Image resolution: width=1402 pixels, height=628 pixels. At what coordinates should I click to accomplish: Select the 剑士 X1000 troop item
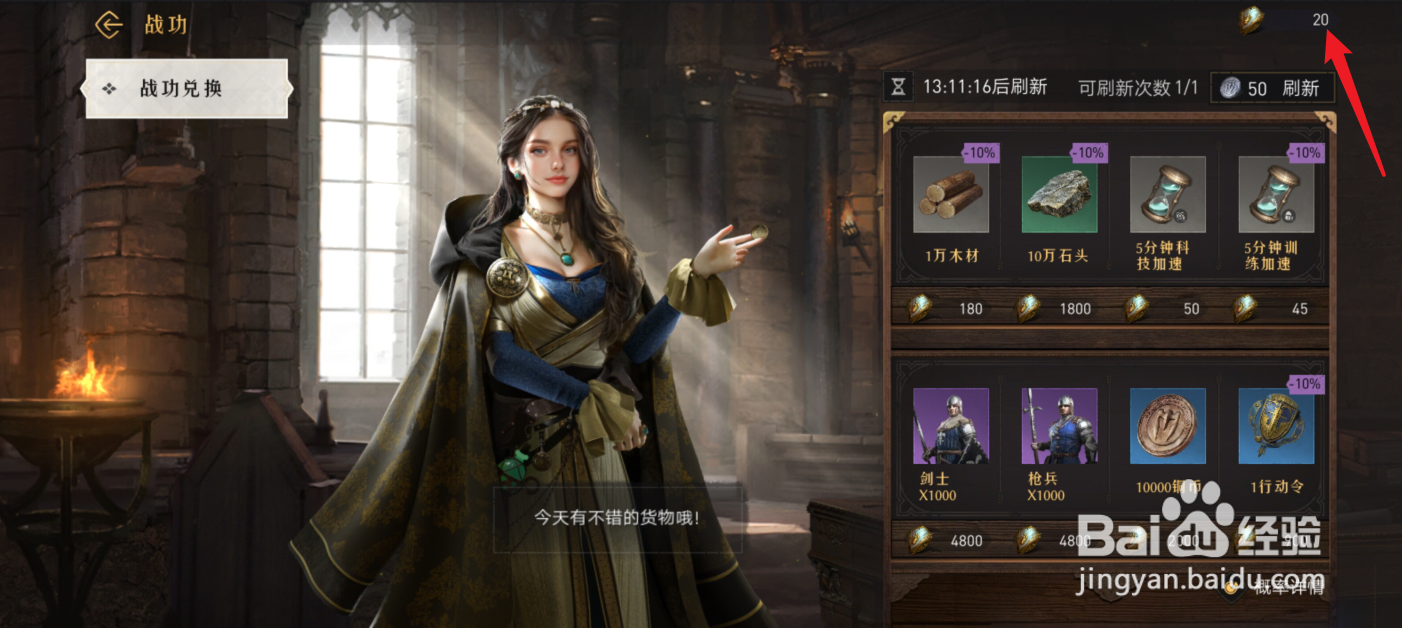point(951,427)
